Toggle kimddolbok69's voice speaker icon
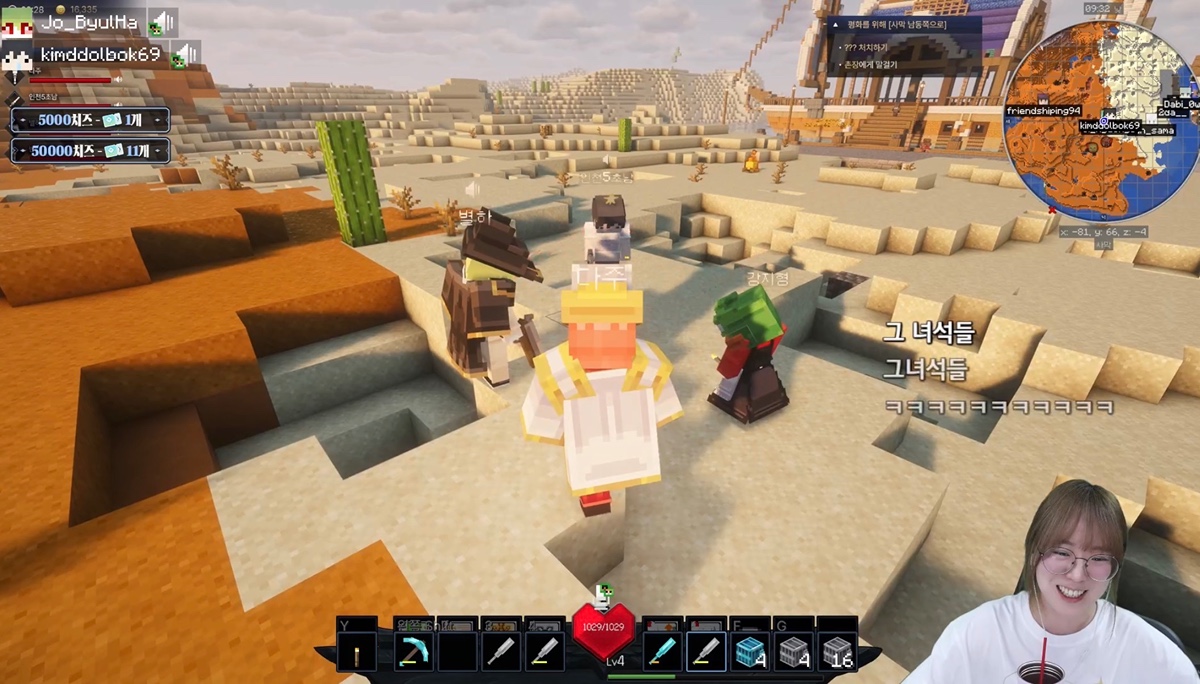The image size is (1200, 684). [x=185, y=54]
